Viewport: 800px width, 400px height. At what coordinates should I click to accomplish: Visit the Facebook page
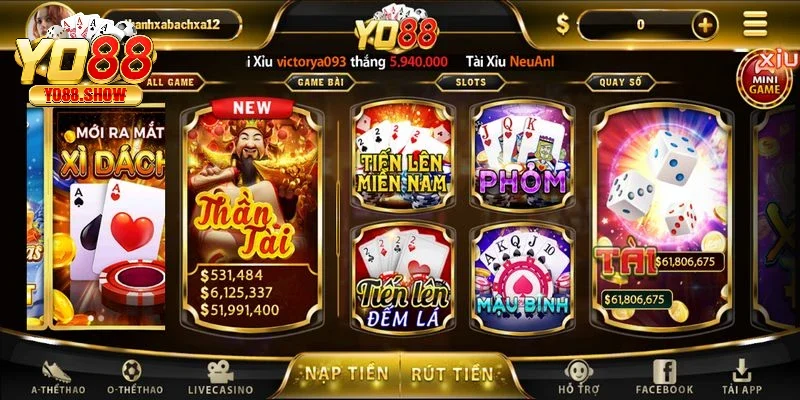point(664,377)
